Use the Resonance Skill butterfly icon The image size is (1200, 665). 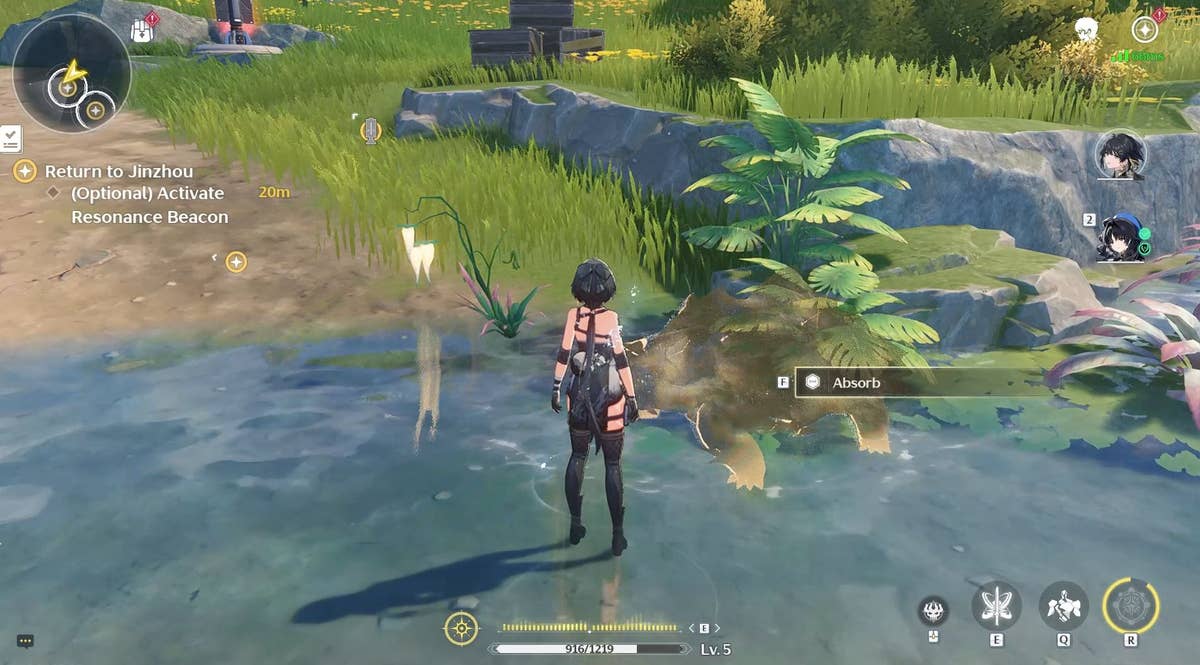(996, 605)
